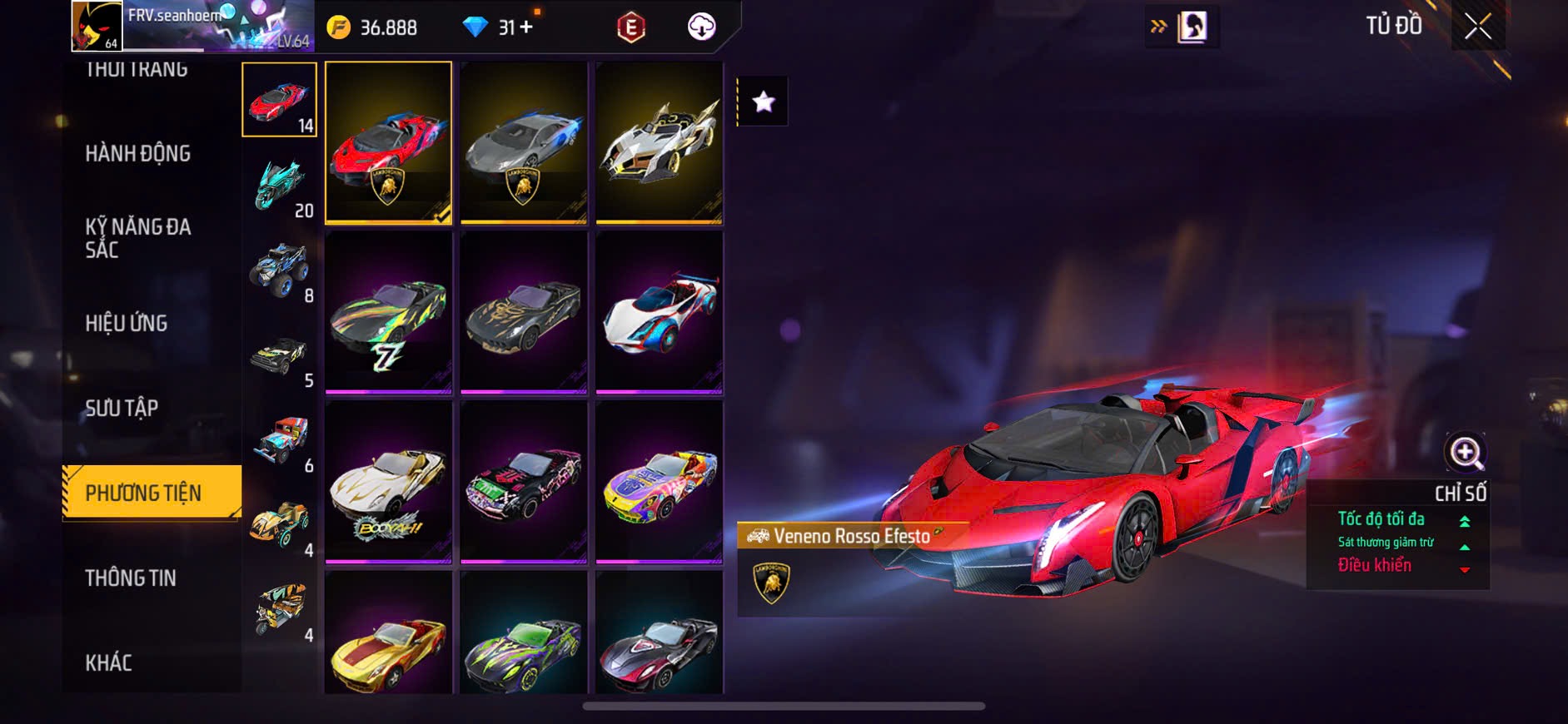
Task: Switch to Kỹ Năng Đa Sắc tab
Action: (x=138, y=238)
